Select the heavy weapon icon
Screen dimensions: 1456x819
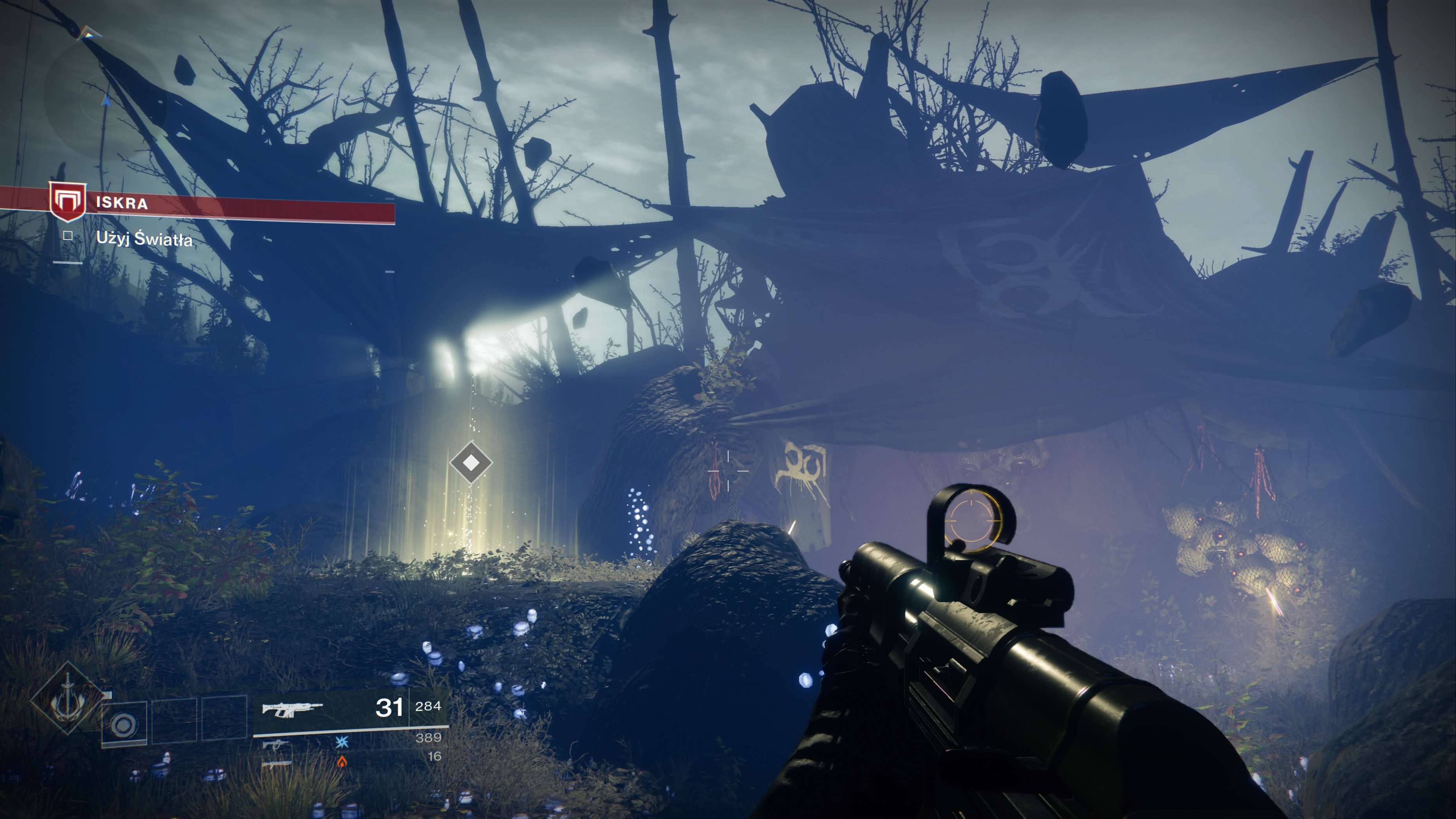(x=276, y=763)
